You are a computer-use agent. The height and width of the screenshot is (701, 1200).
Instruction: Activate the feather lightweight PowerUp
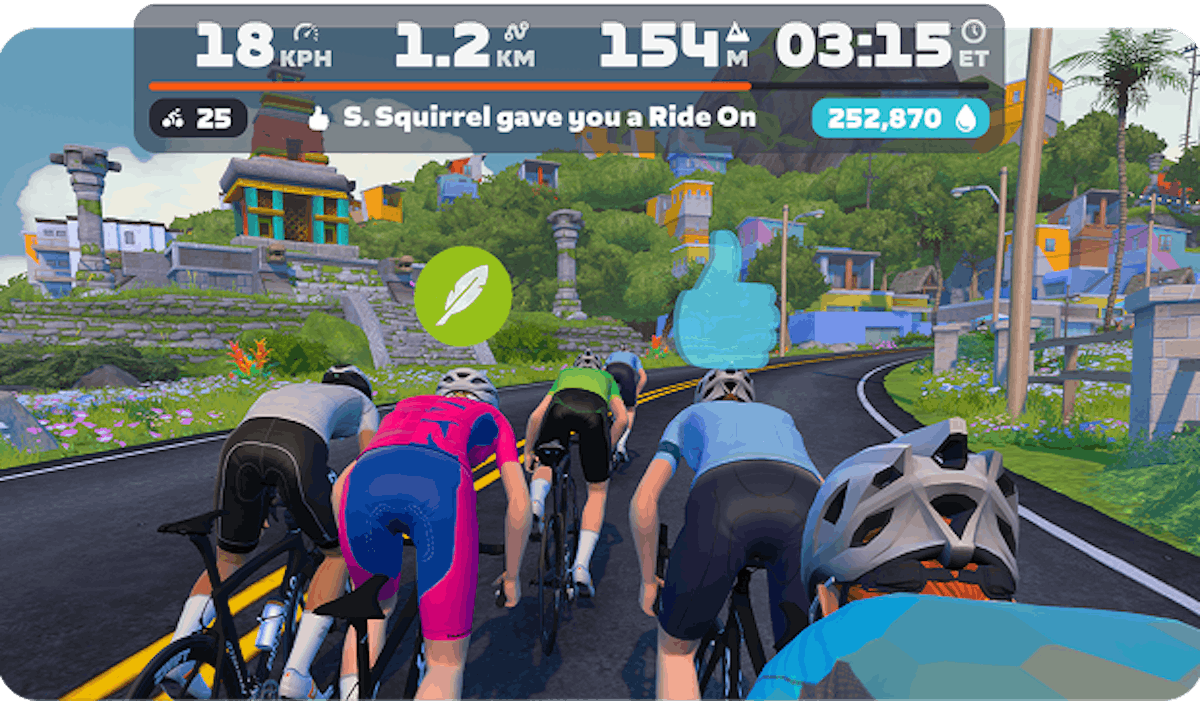tap(463, 296)
